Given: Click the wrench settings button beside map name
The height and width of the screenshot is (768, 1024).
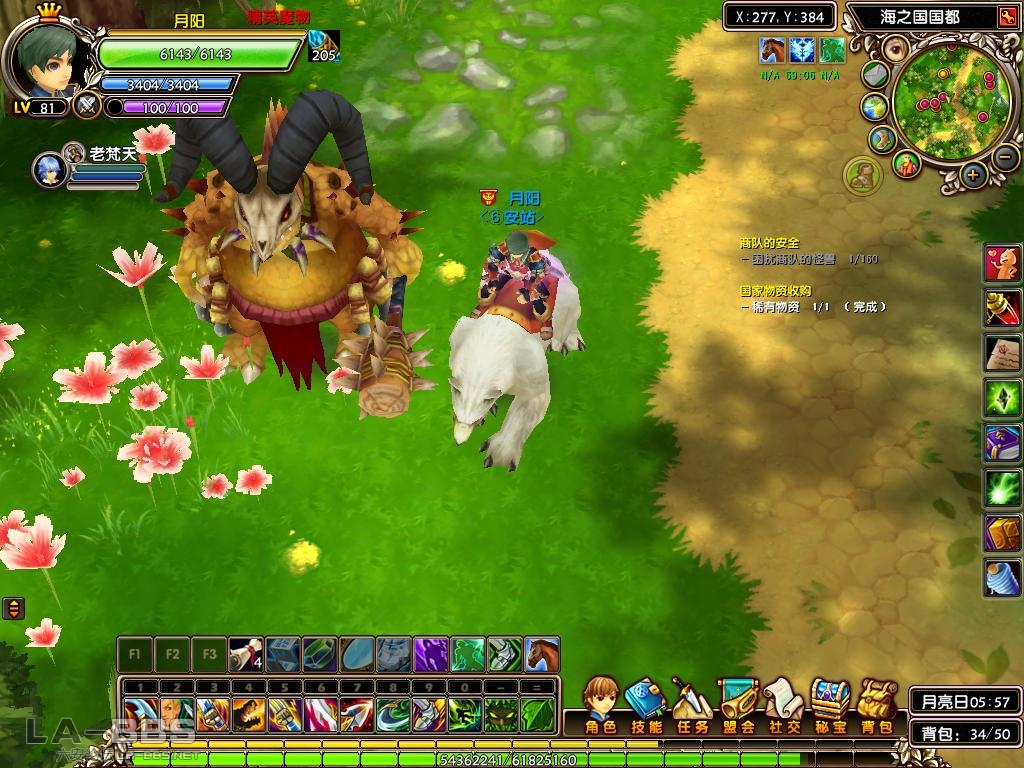Looking at the screenshot, I should coord(1006,17).
